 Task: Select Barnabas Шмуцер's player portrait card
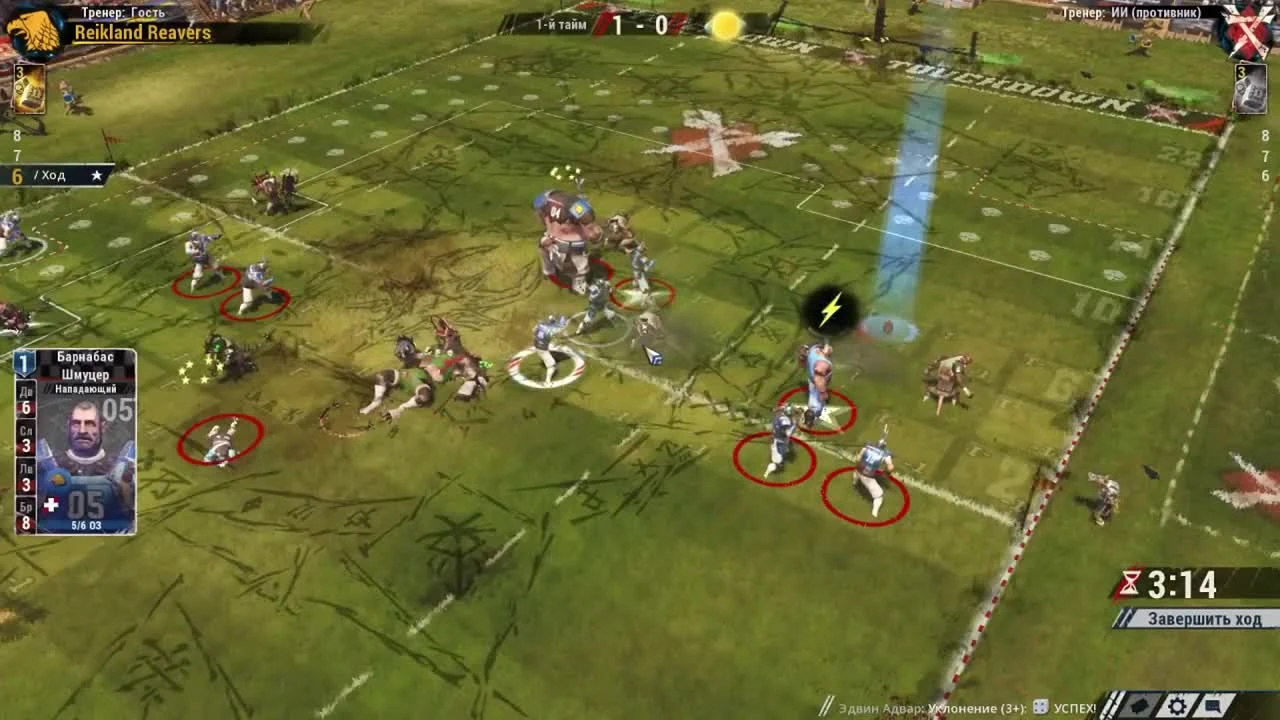click(x=85, y=430)
